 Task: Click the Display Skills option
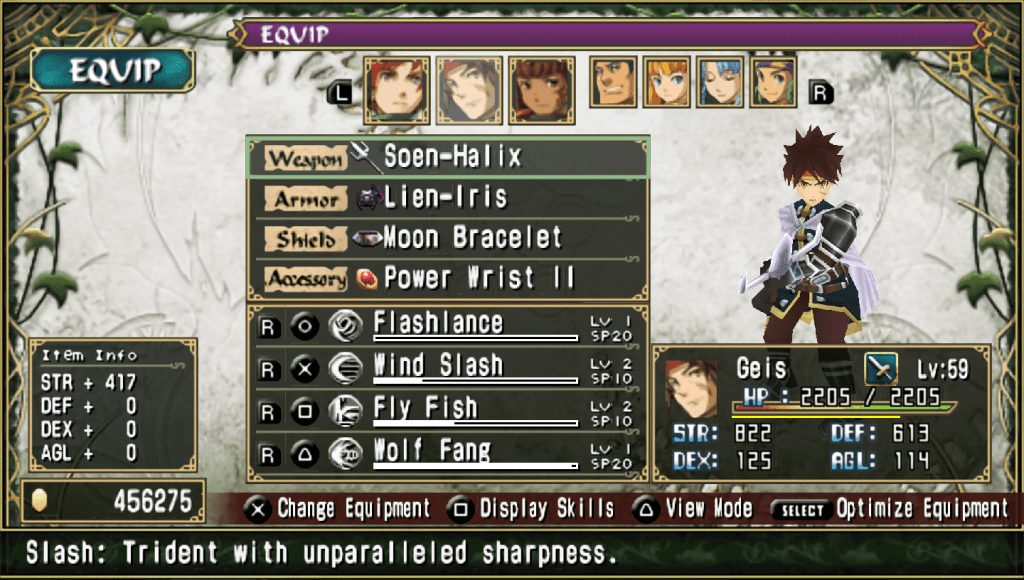tap(532, 509)
